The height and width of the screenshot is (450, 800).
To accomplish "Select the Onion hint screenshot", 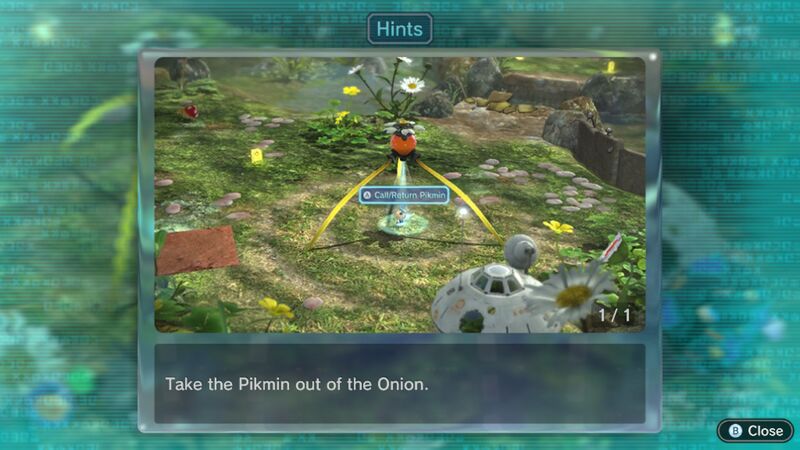I will point(400,194).
